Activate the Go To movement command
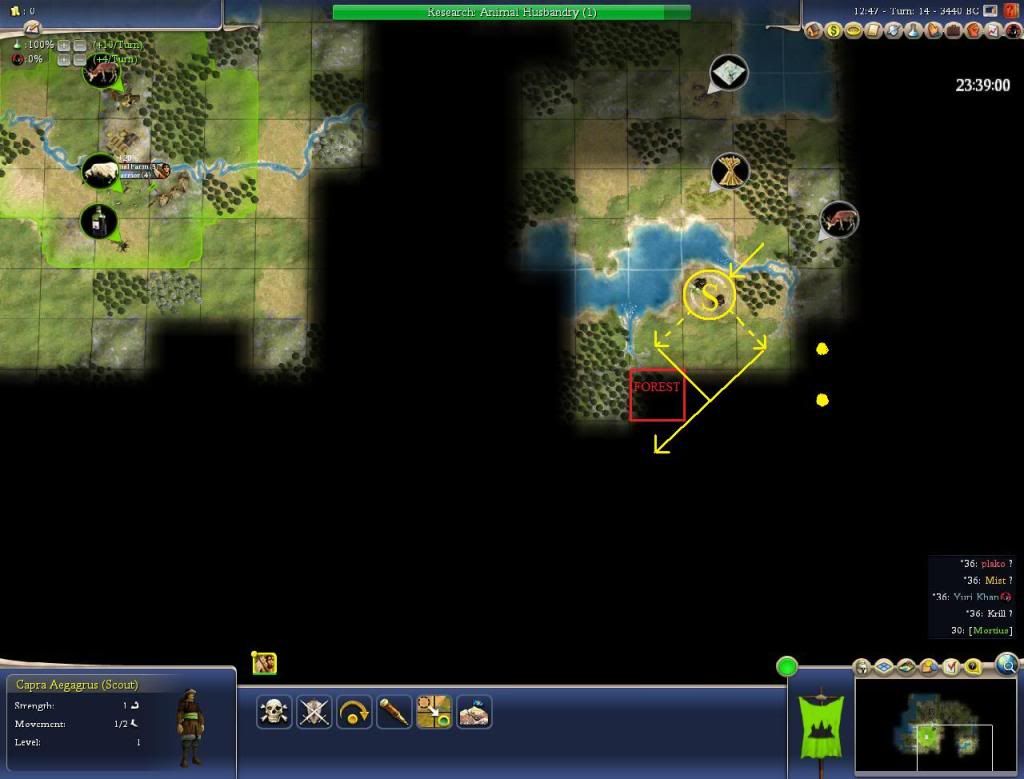This screenshot has width=1024, height=779. click(434, 712)
